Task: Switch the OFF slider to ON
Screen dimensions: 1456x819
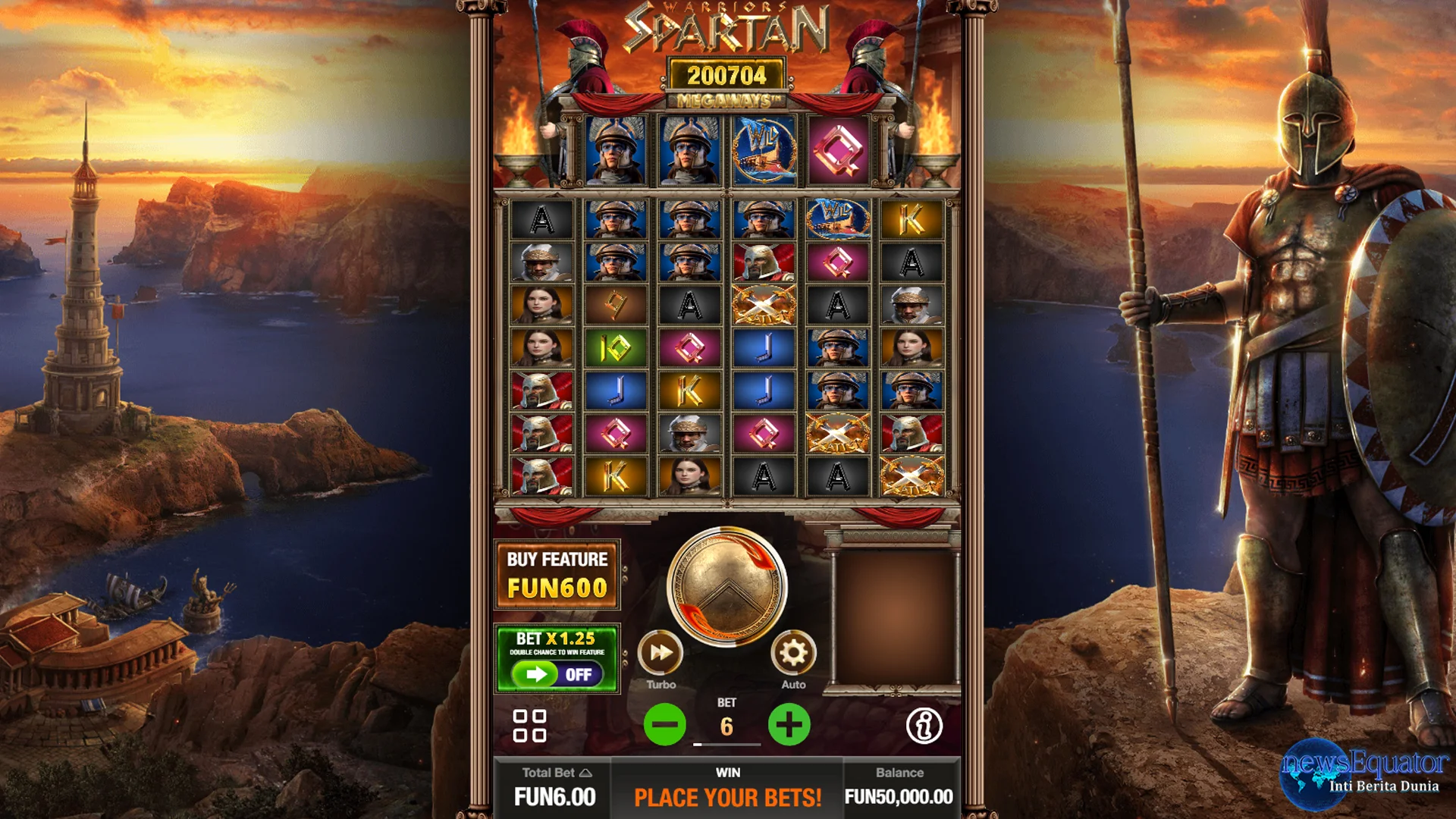Action: coord(556,673)
